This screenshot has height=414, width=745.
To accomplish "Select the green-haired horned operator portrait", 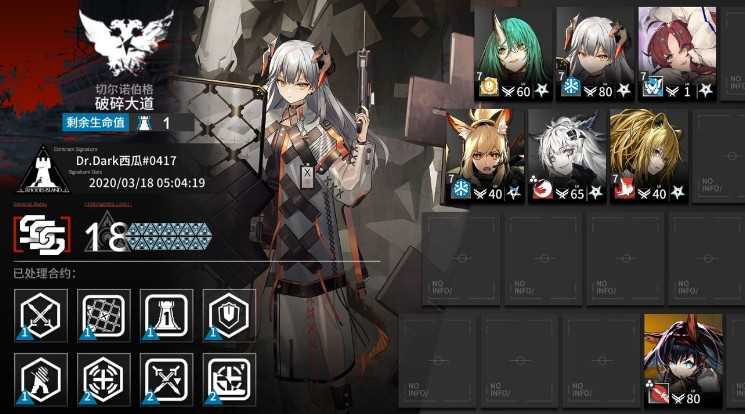I will [x=512, y=52].
